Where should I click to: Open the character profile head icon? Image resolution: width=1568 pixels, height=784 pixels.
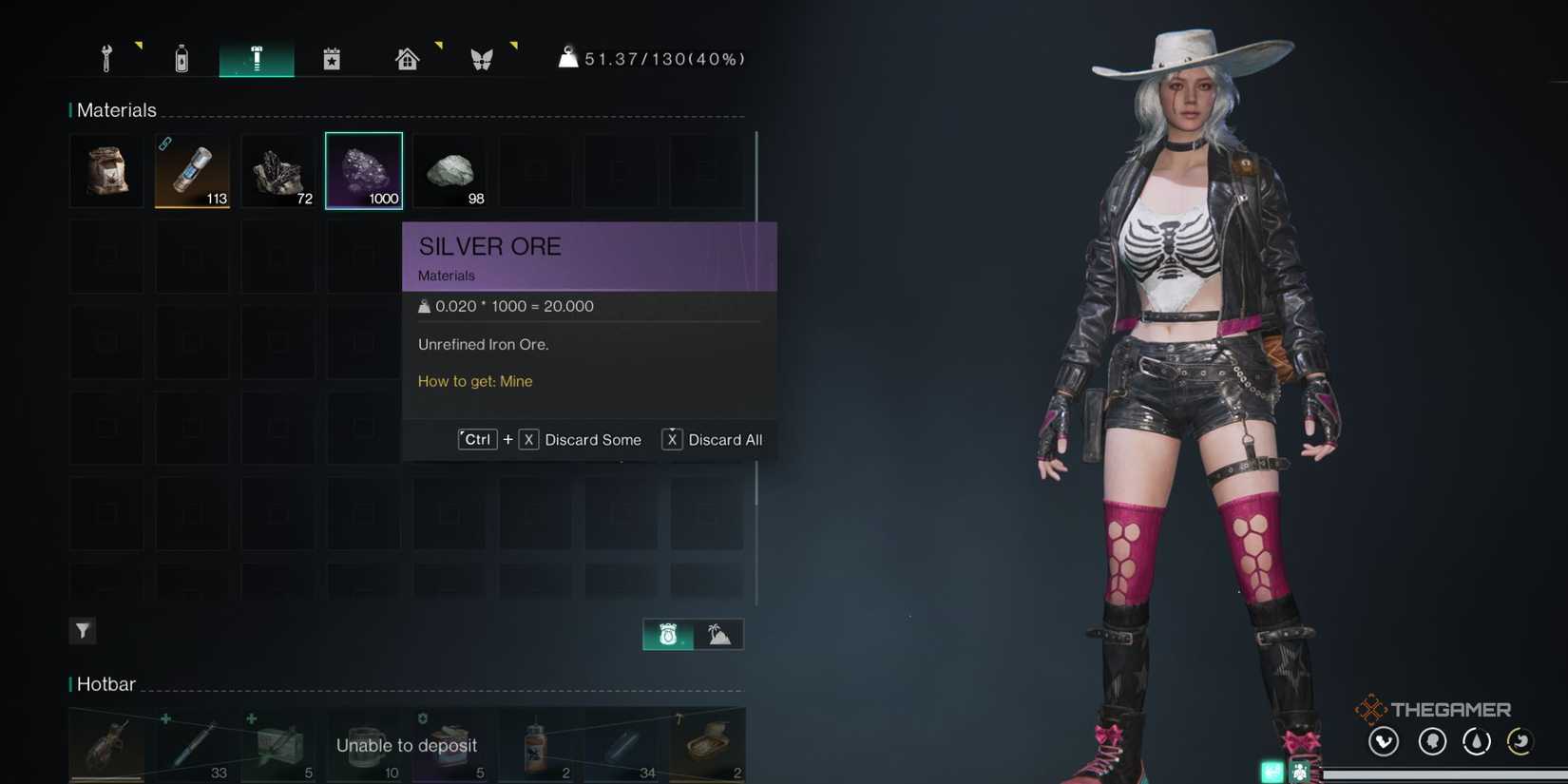pos(1432,741)
